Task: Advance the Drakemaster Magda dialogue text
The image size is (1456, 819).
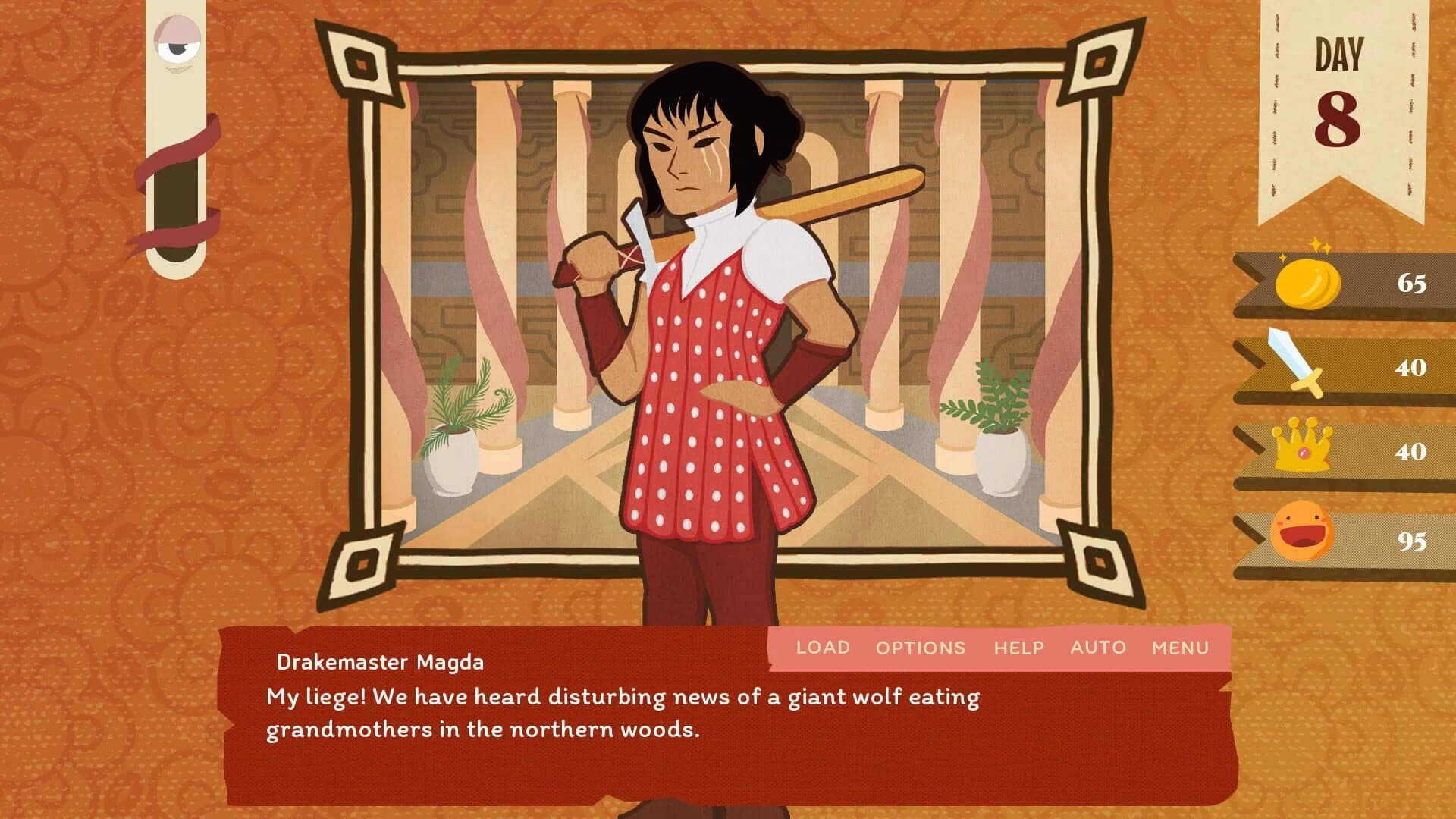Action: (x=622, y=728)
